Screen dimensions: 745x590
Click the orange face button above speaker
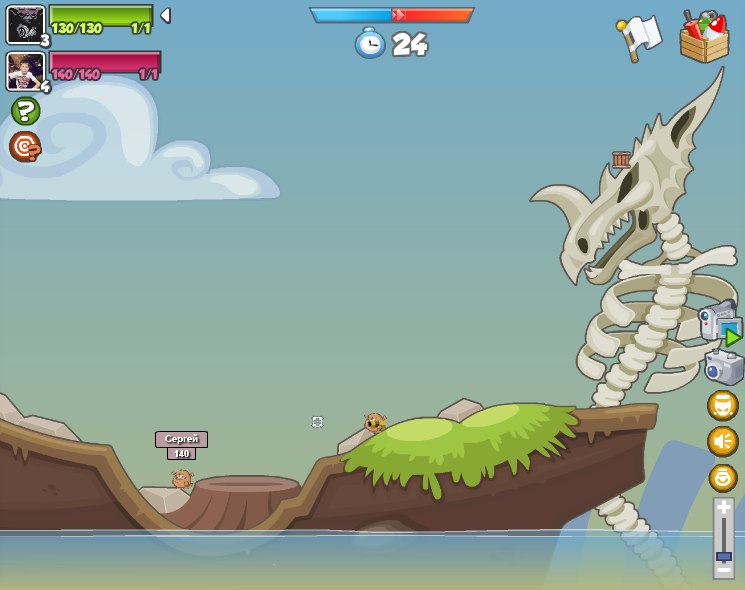(723, 405)
